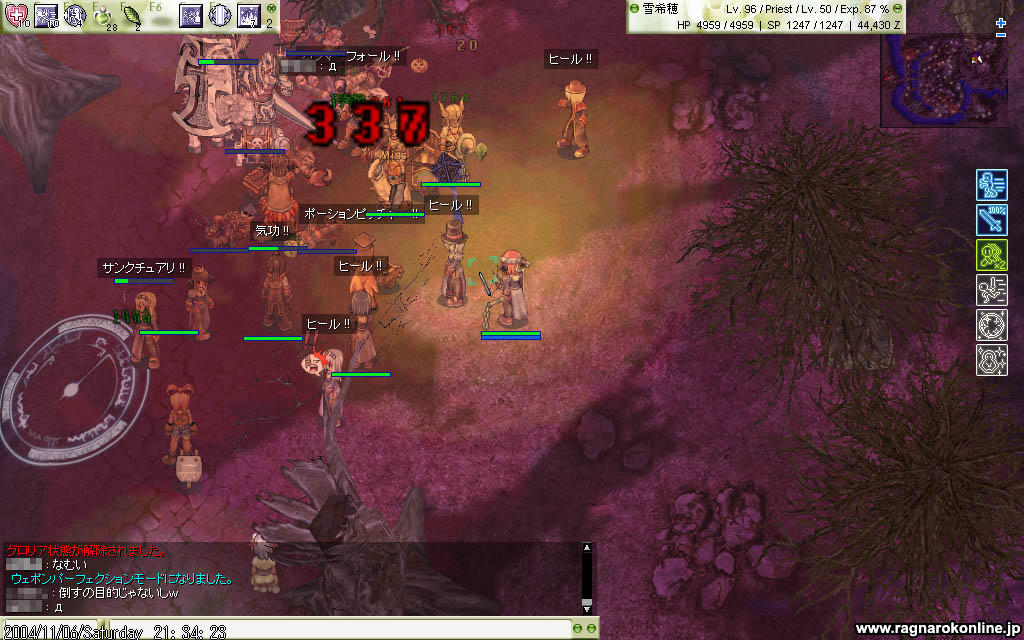The width and height of the screenshot is (1024, 640).
Task: Activate the angel figure skill in hotbar
Action: click(74, 15)
